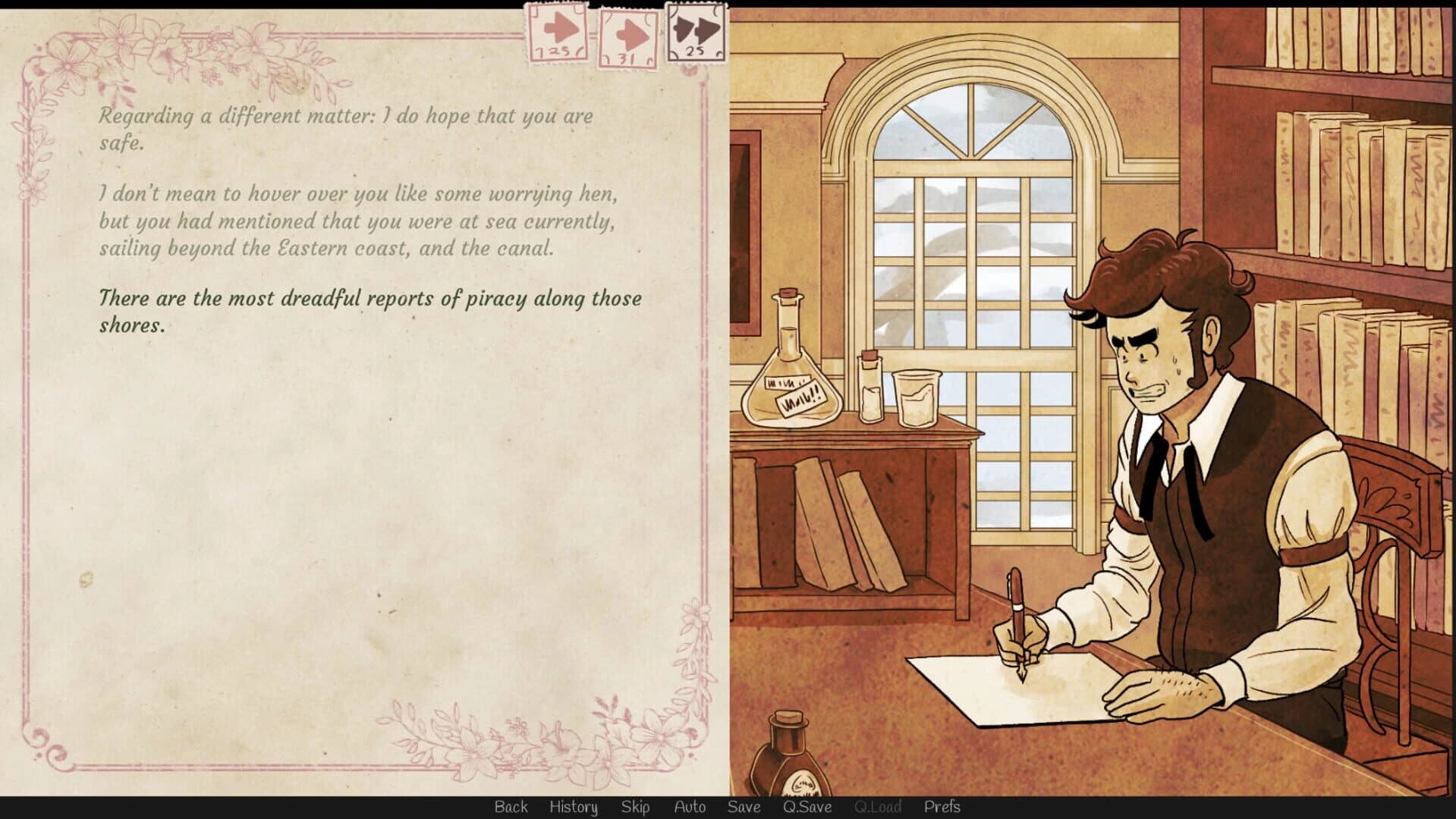Open Prefs to adjust settings

click(x=943, y=808)
